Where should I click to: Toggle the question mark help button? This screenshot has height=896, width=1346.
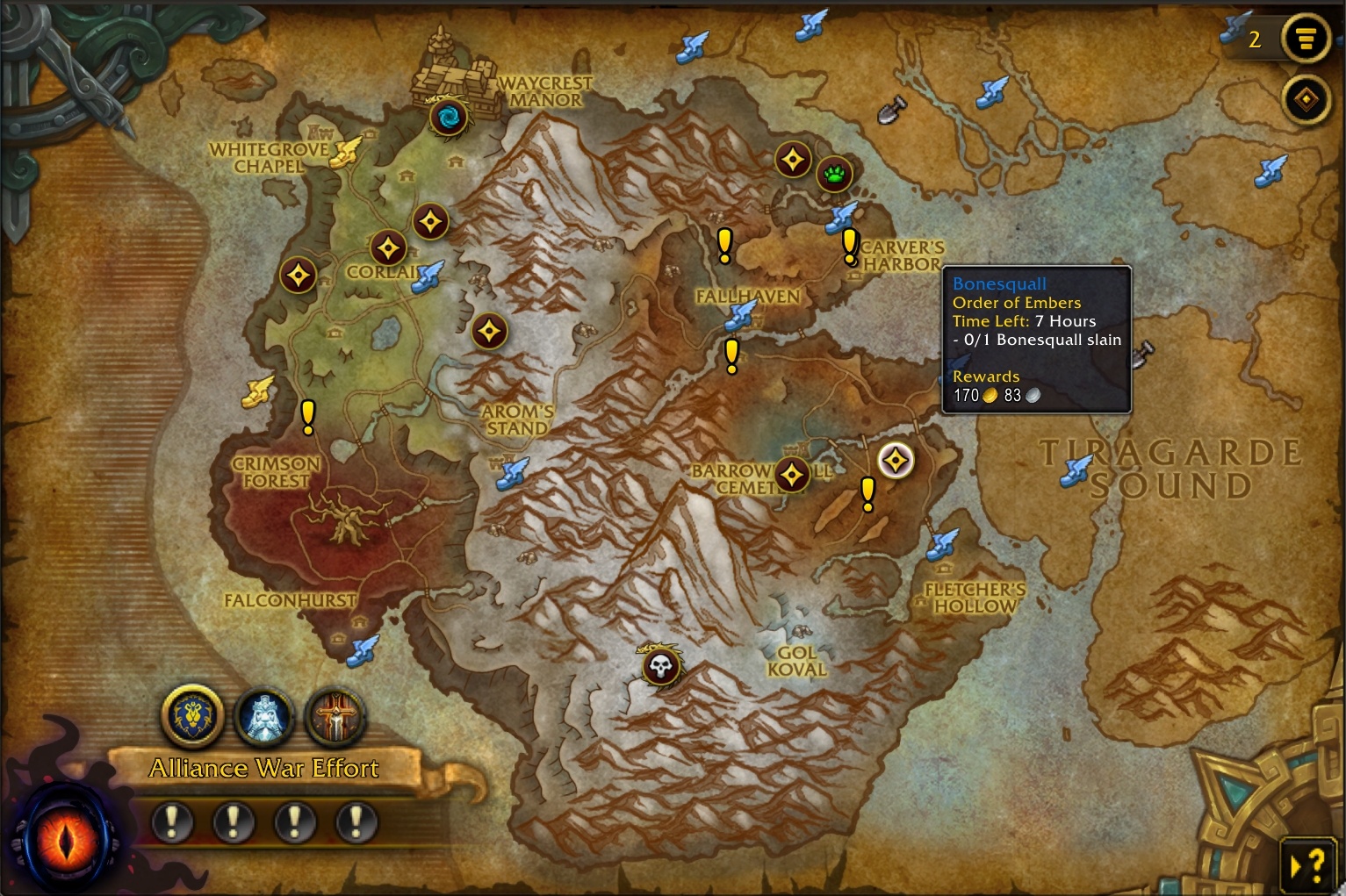pyautogui.click(x=1308, y=866)
